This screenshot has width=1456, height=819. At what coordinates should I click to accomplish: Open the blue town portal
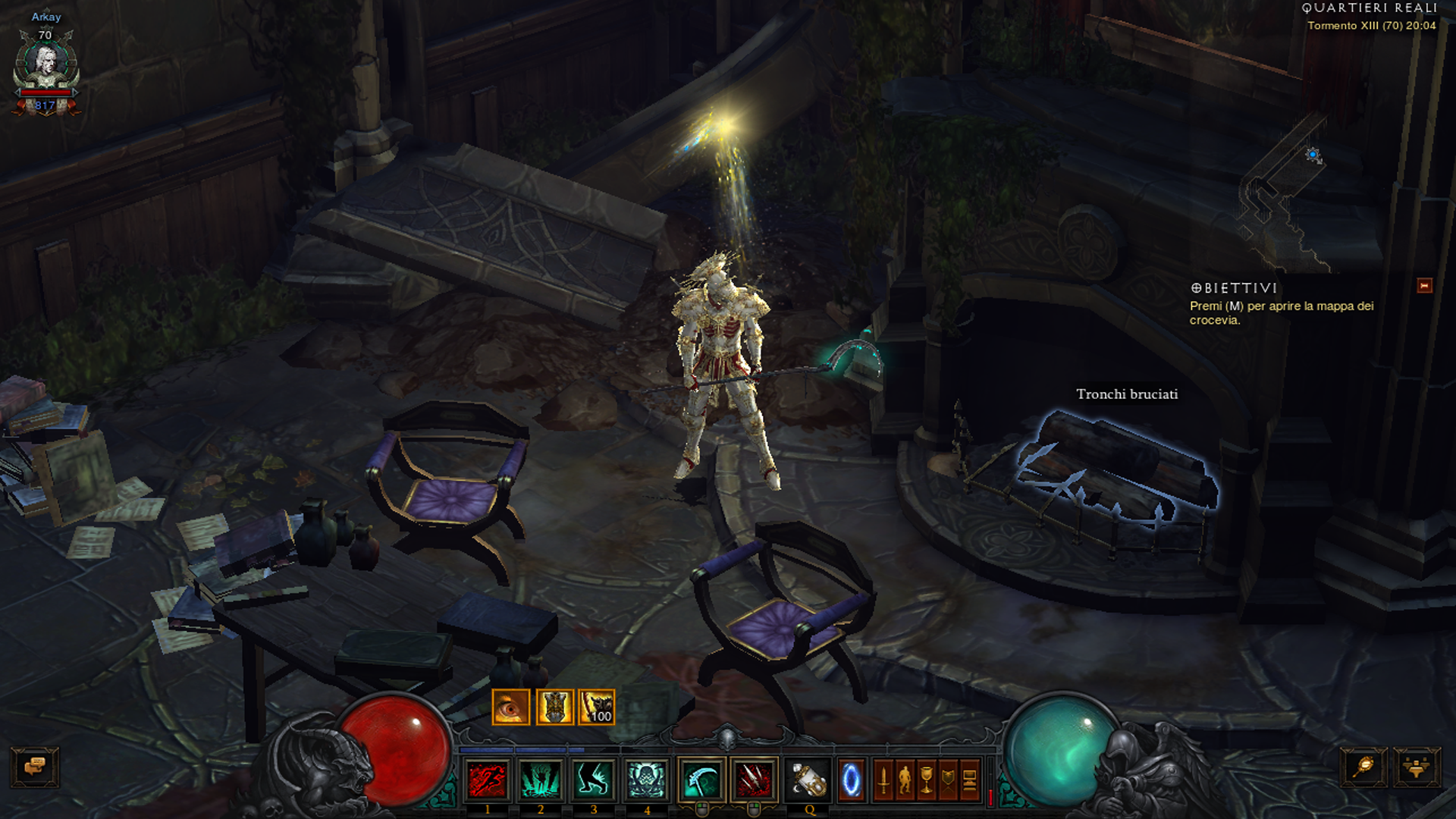tap(851, 780)
